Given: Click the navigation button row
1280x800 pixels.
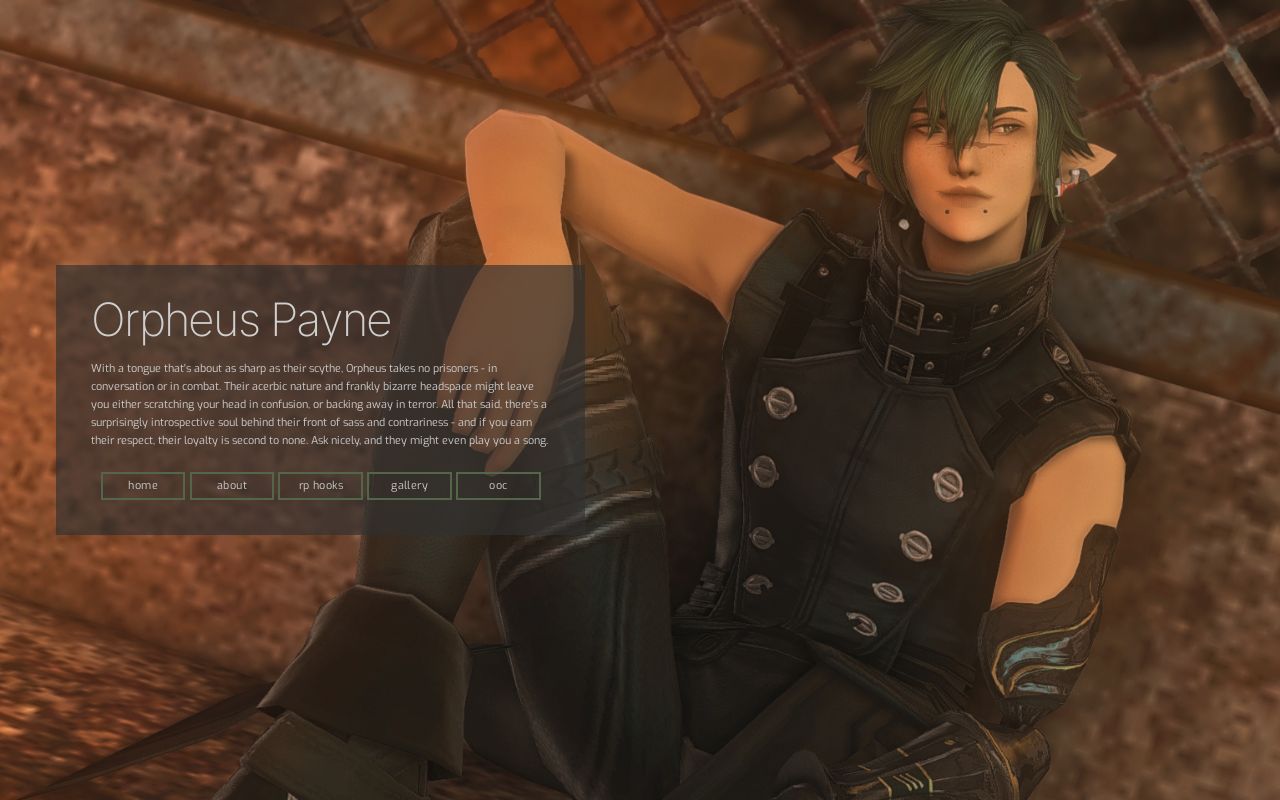Looking at the screenshot, I should click(320, 485).
